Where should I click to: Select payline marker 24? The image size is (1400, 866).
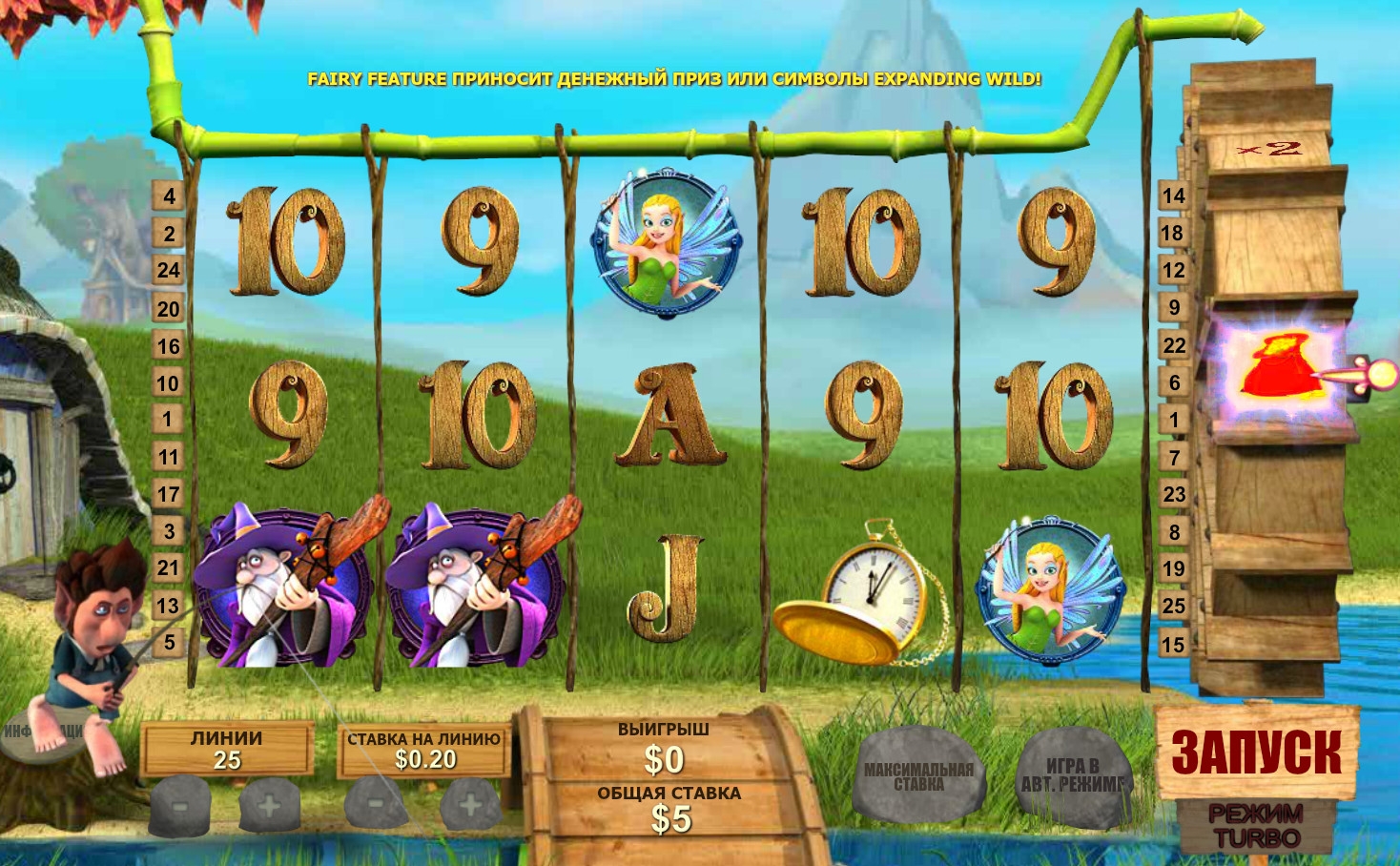pos(169,271)
